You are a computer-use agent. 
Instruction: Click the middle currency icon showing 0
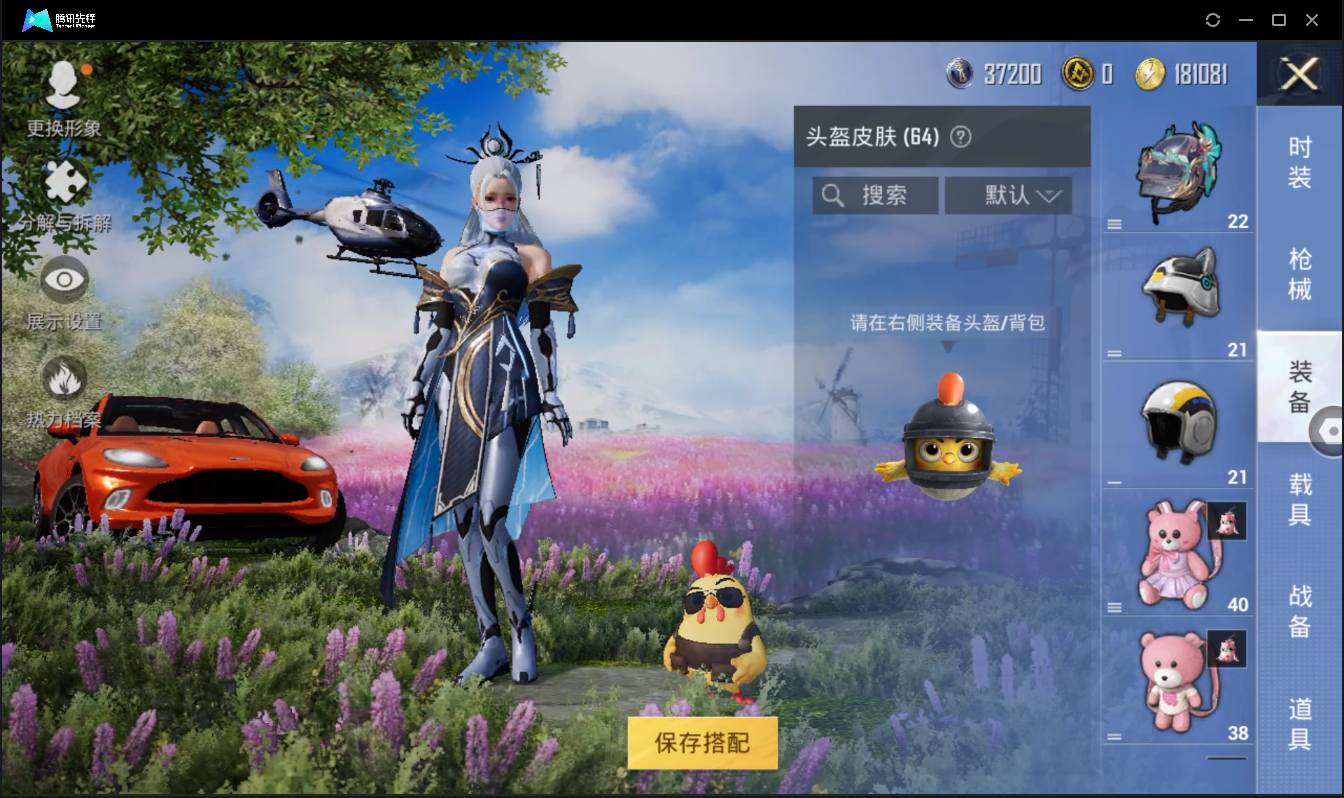pyautogui.click(x=1078, y=74)
